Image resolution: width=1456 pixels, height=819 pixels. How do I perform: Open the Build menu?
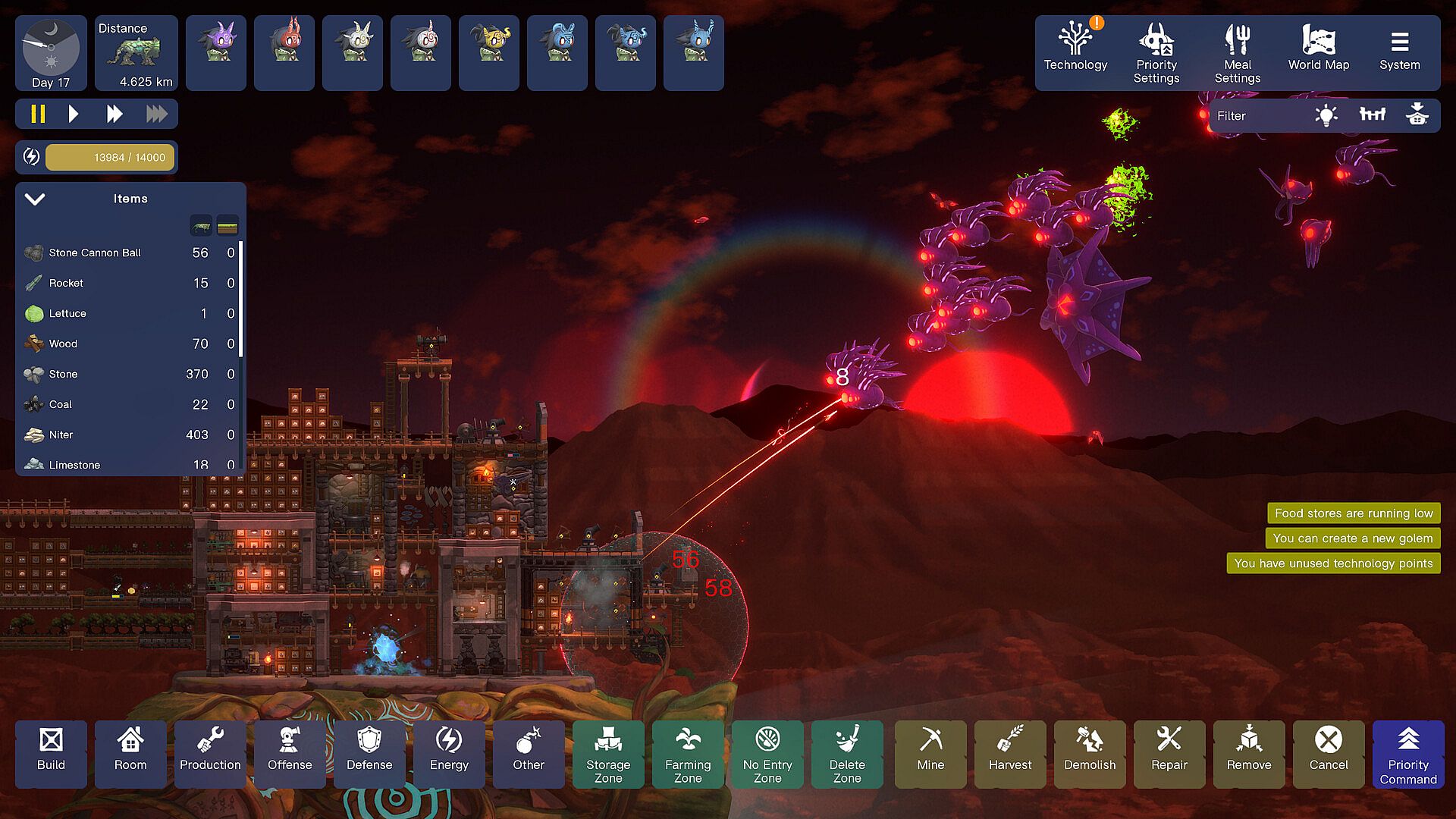point(51,753)
